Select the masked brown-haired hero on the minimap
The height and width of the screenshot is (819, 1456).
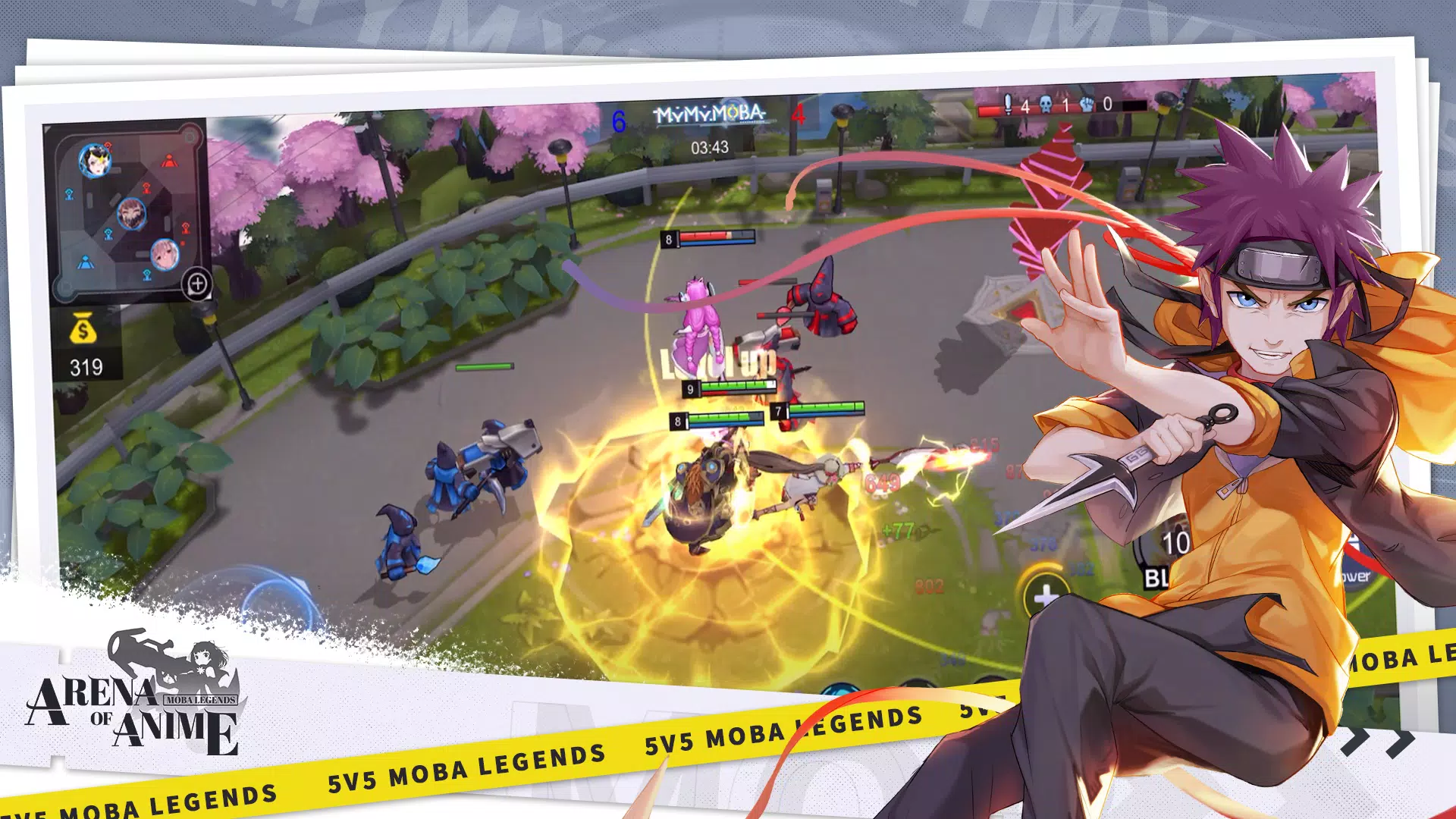tap(131, 215)
